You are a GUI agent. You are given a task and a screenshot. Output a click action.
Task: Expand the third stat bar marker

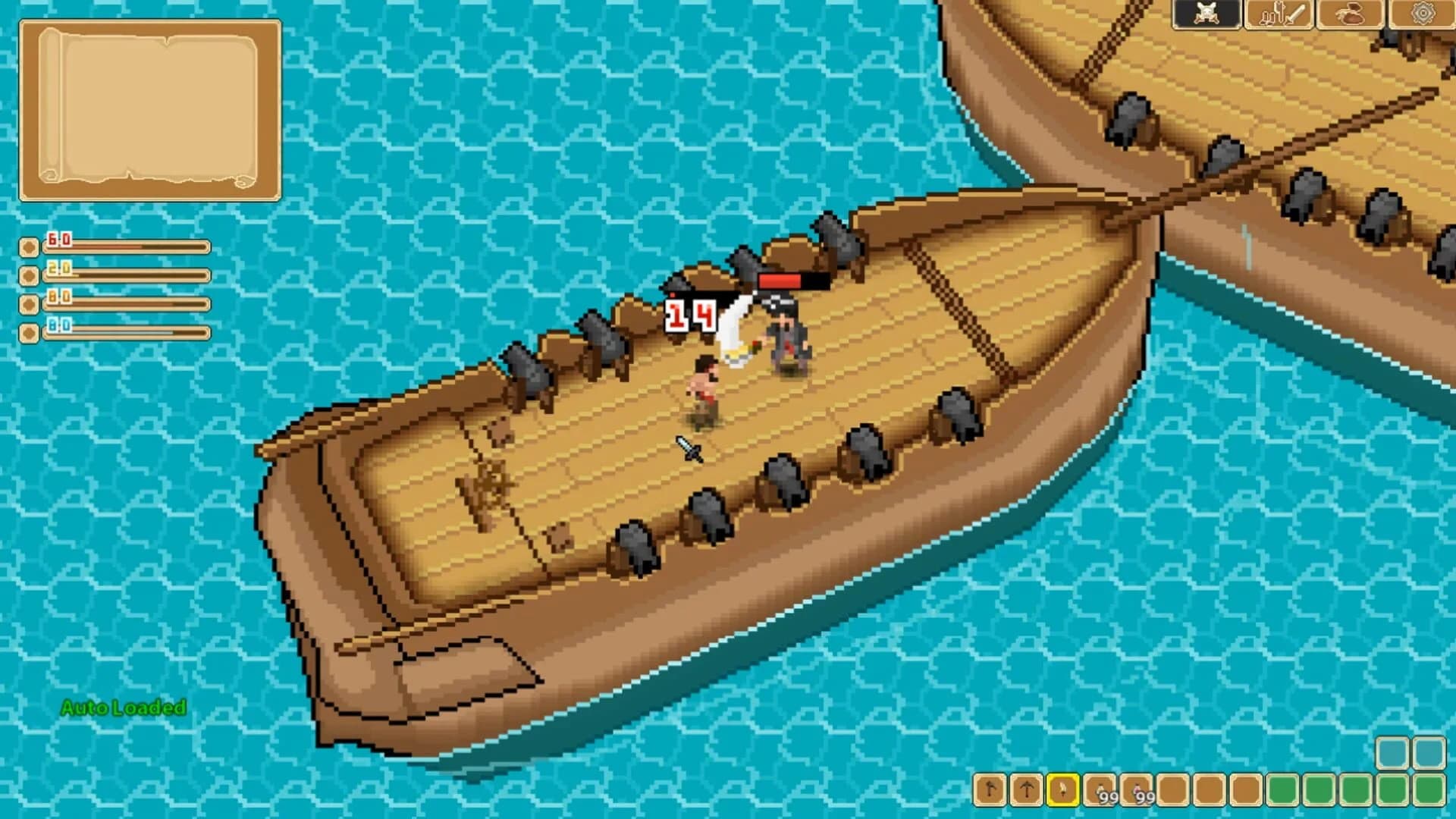coord(28,305)
